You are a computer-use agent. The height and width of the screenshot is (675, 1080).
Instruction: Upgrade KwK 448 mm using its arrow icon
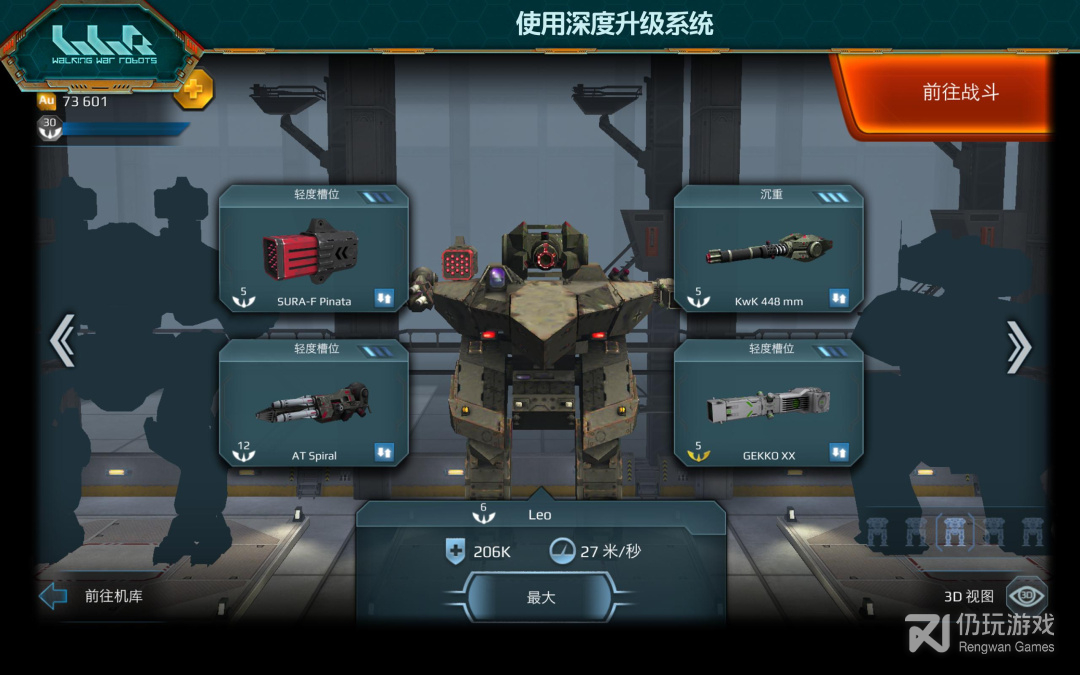tap(839, 298)
